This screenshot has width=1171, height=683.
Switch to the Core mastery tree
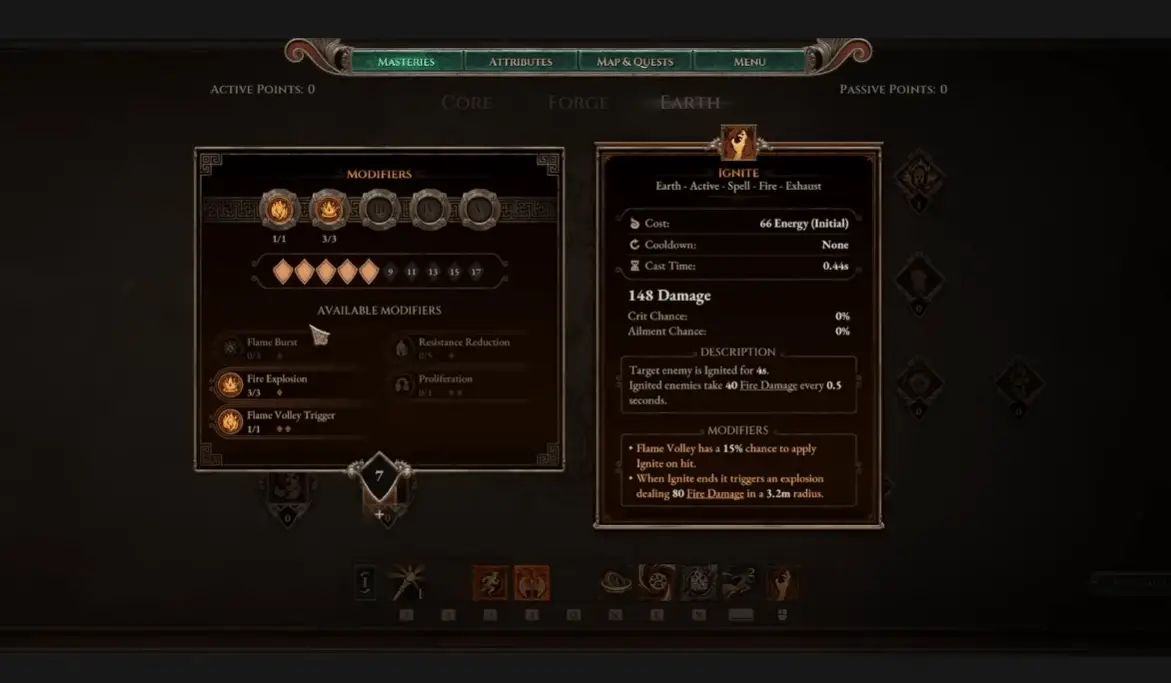click(466, 103)
